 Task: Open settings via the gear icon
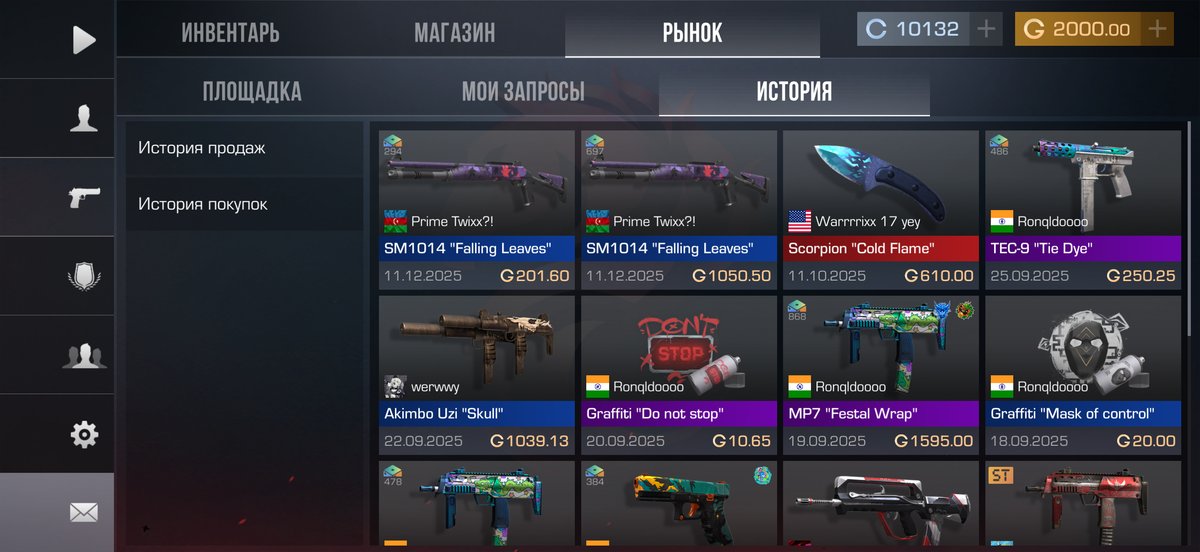click(x=84, y=434)
